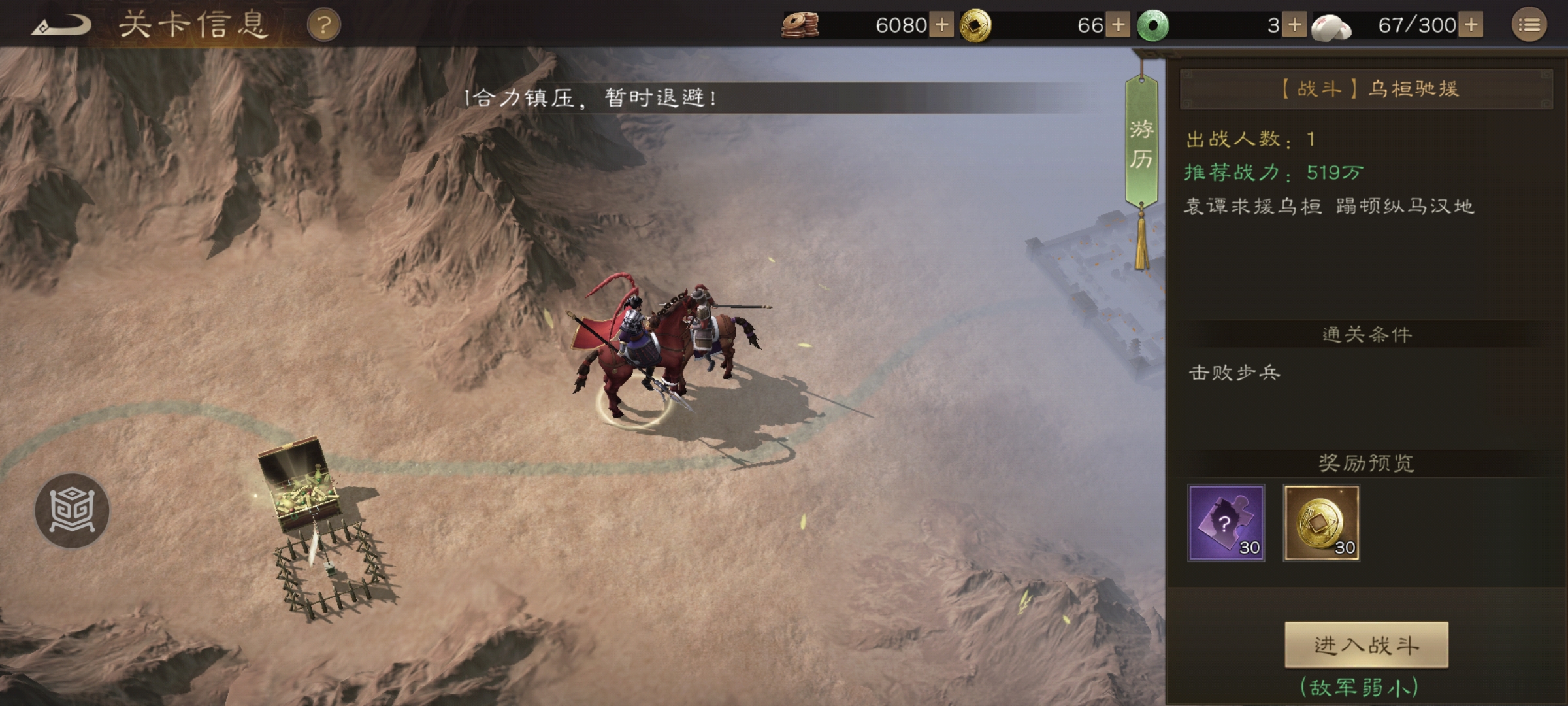
Task: Tap the back arrow at top left
Action: 62,24
